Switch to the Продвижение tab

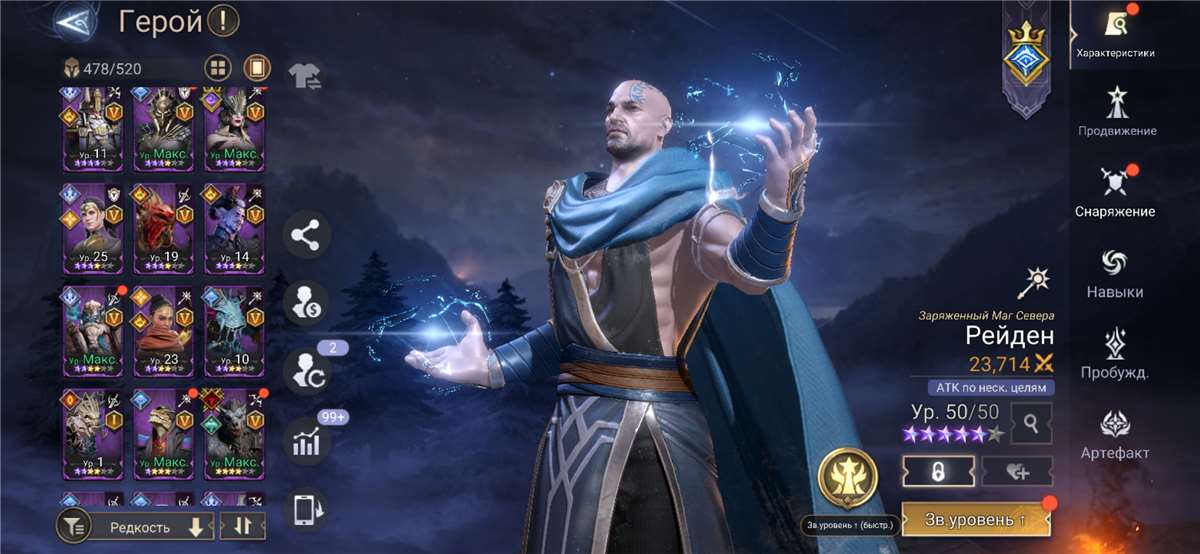pyautogui.click(x=1117, y=111)
